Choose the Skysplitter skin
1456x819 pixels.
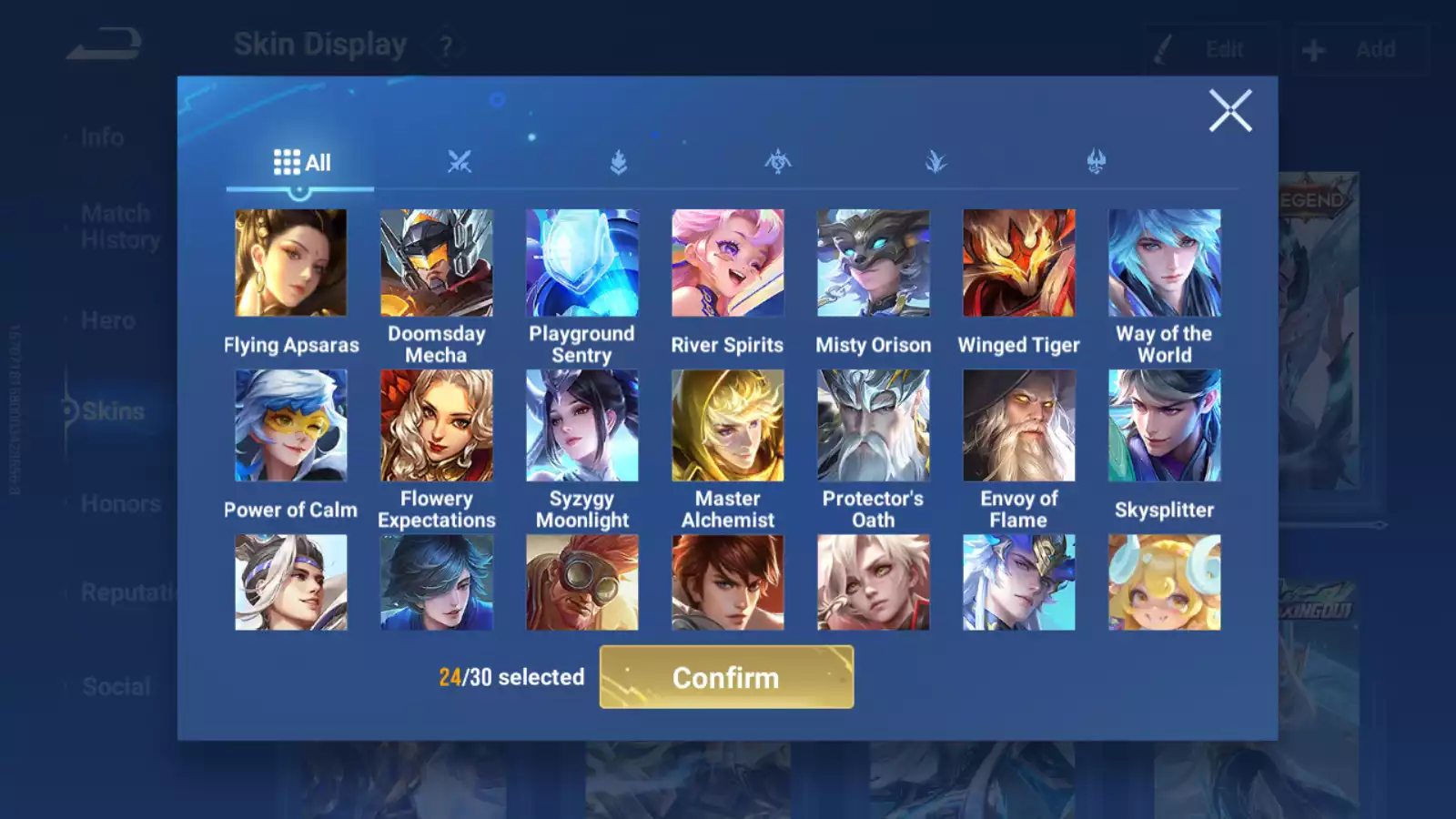[1165, 425]
